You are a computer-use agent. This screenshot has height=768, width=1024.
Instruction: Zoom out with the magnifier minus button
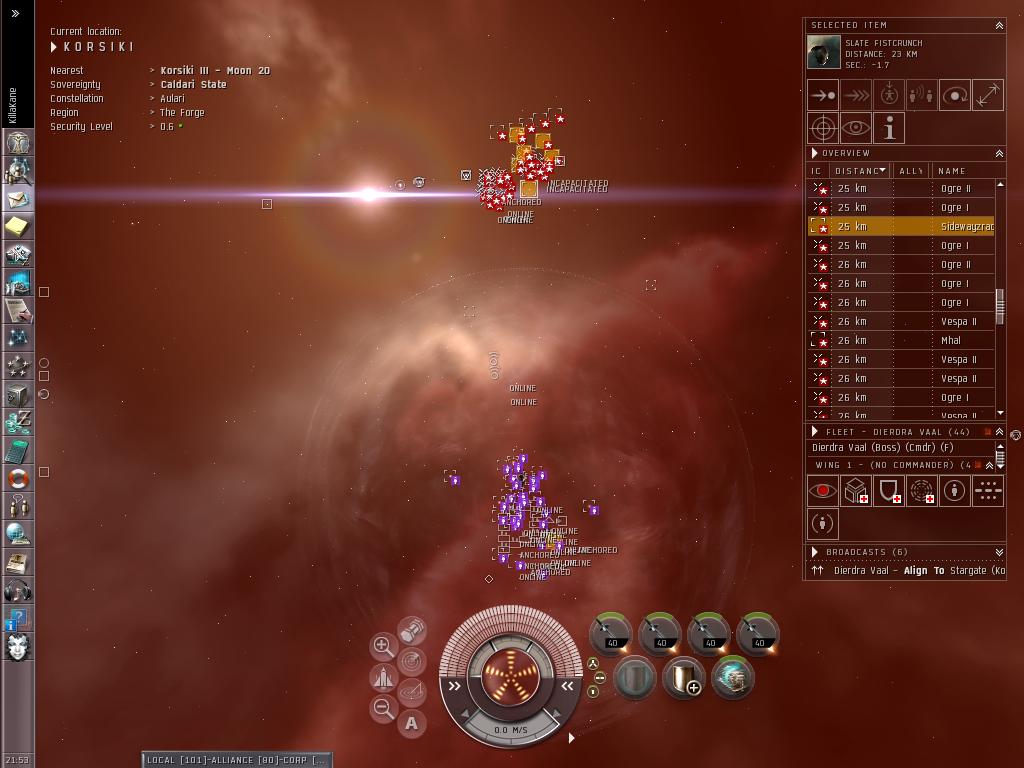[383, 709]
